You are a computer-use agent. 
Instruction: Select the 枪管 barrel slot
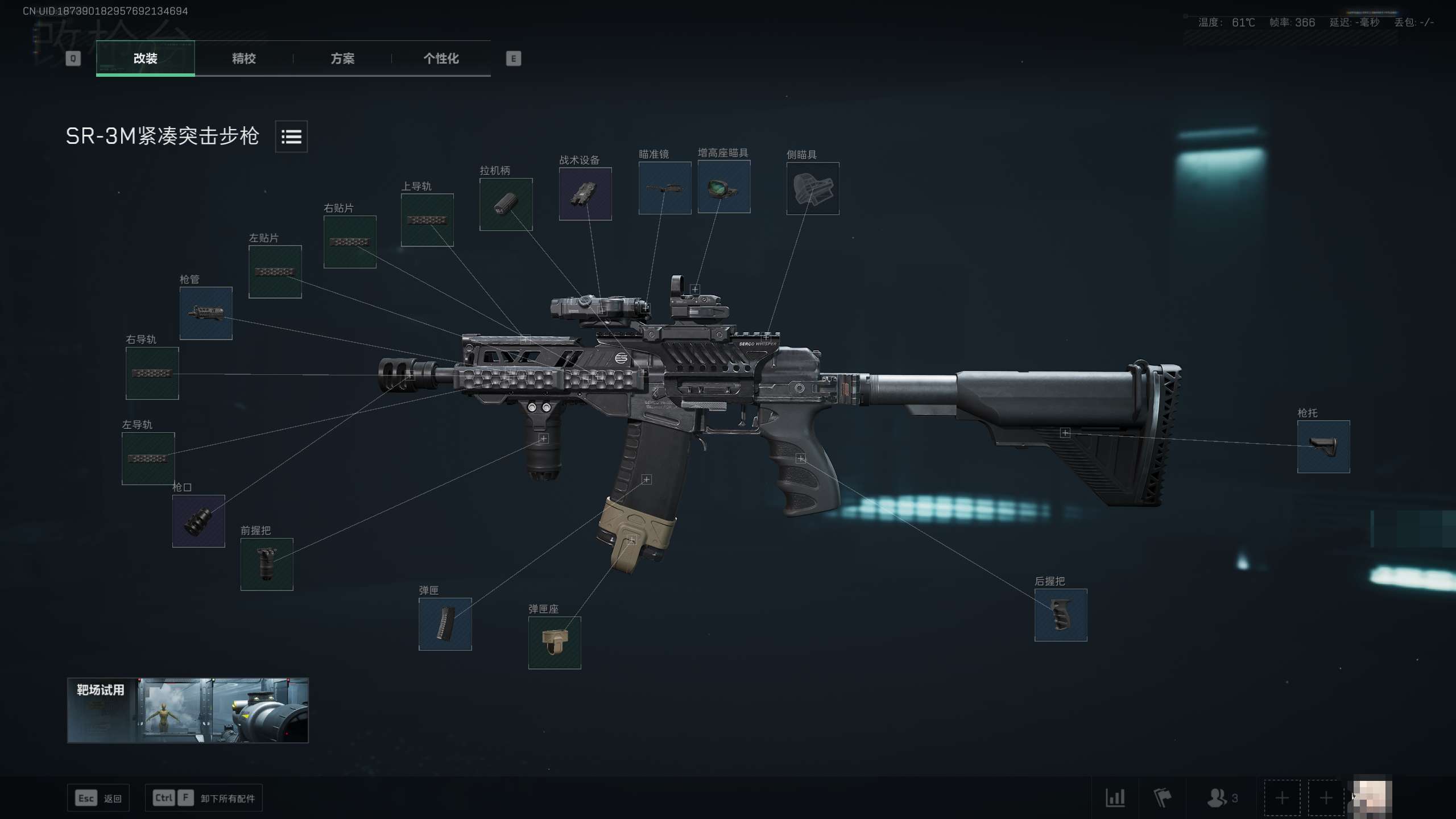point(206,313)
